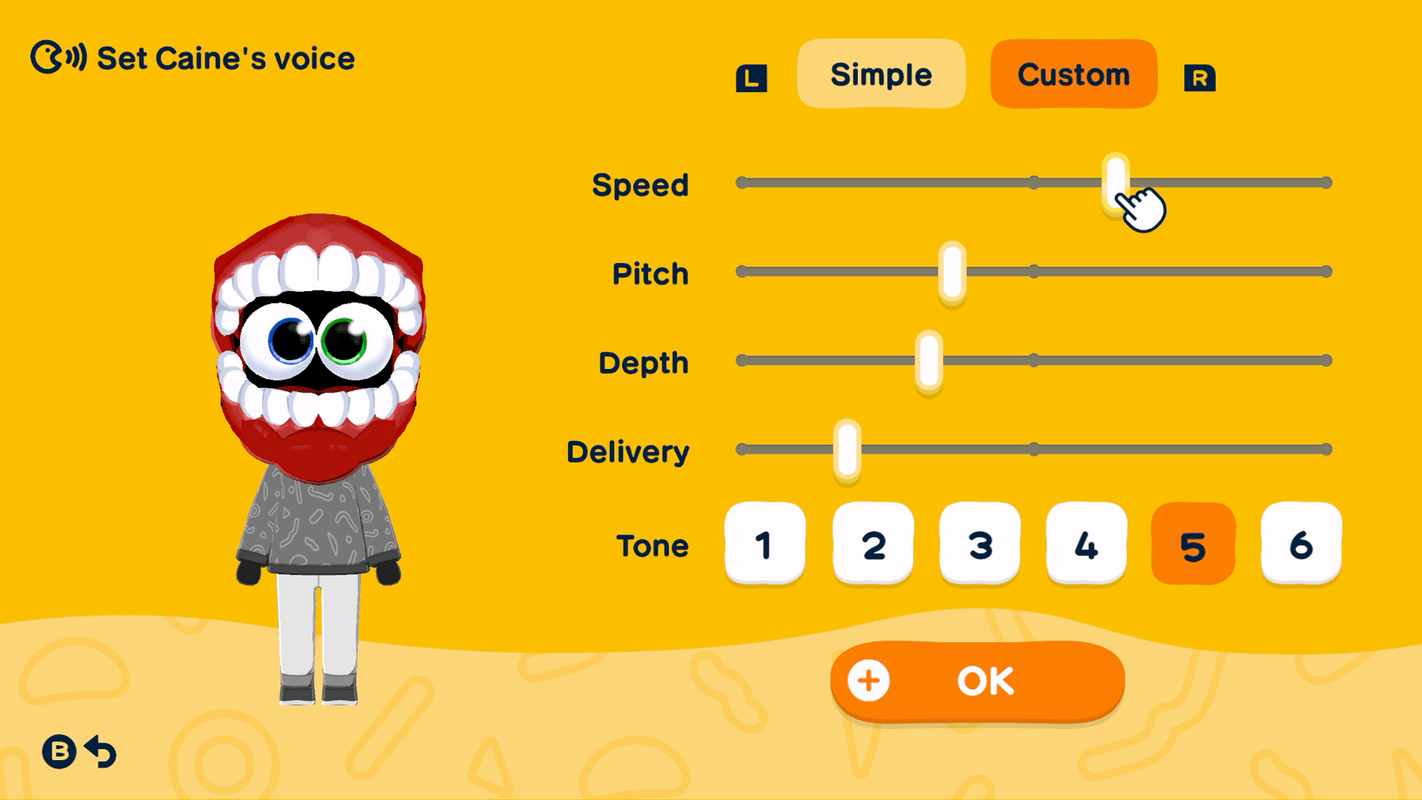This screenshot has width=1422, height=800.
Task: Click the Delivery slider handle
Action: [846, 450]
